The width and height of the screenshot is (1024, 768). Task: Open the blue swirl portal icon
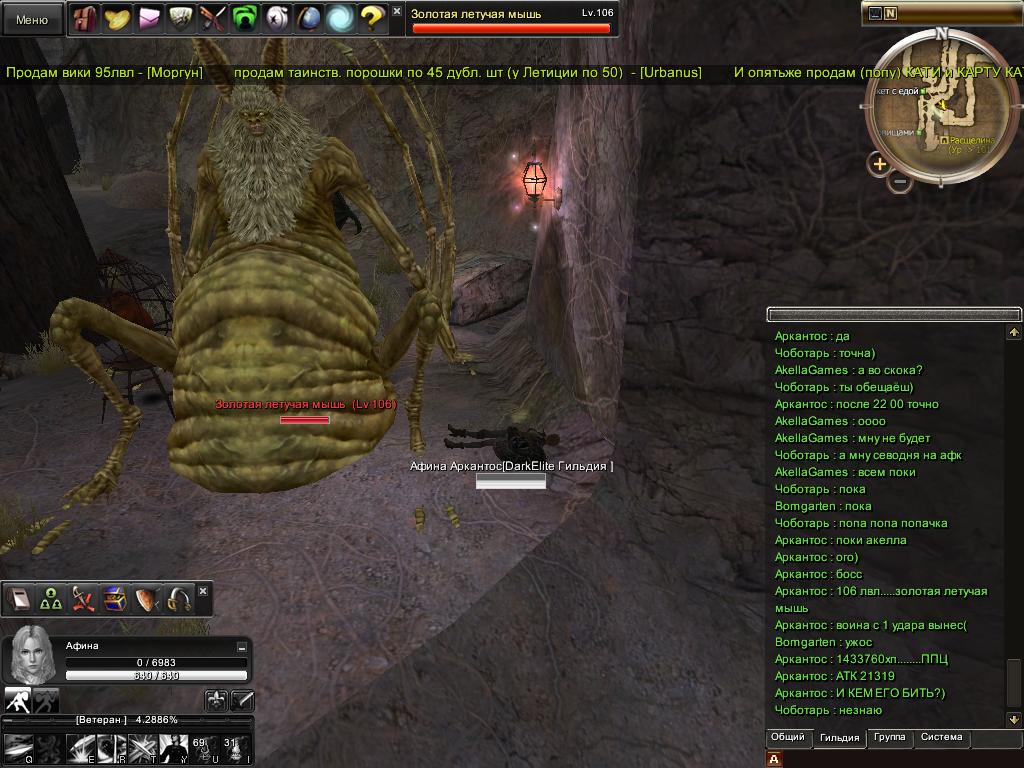tap(340, 18)
